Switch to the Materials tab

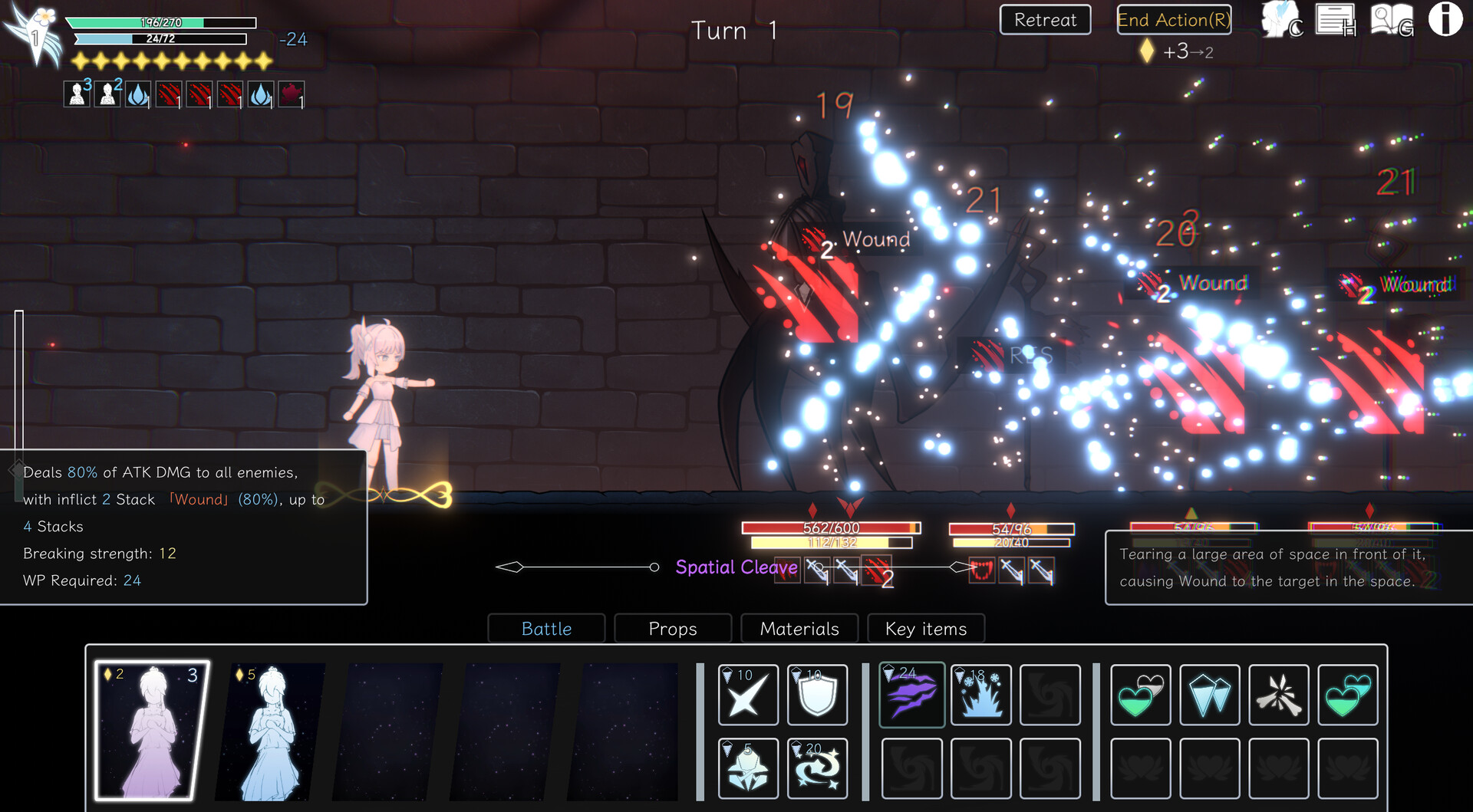coord(799,629)
